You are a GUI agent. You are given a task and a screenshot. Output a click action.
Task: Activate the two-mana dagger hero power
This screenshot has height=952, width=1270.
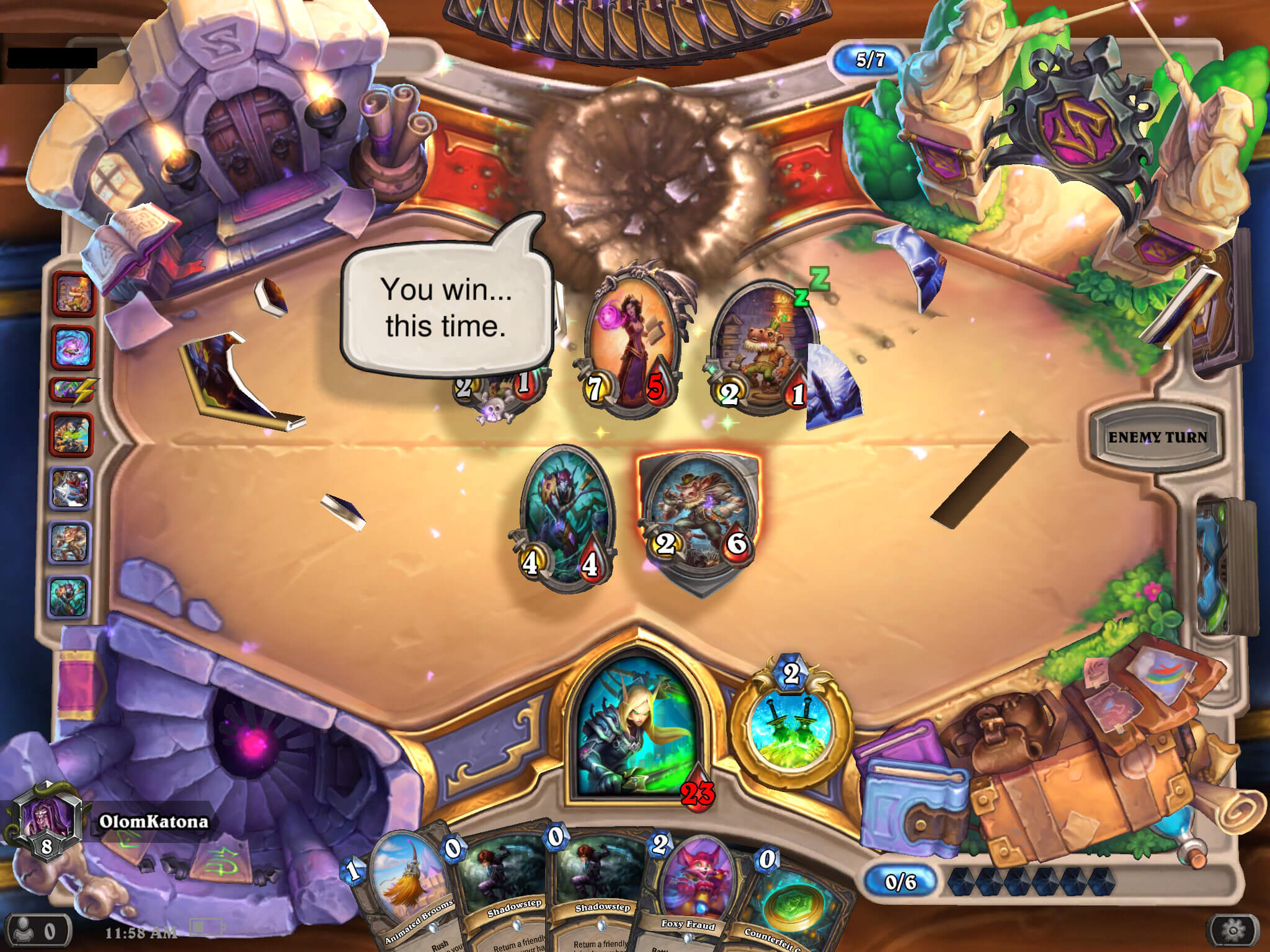coord(791,725)
